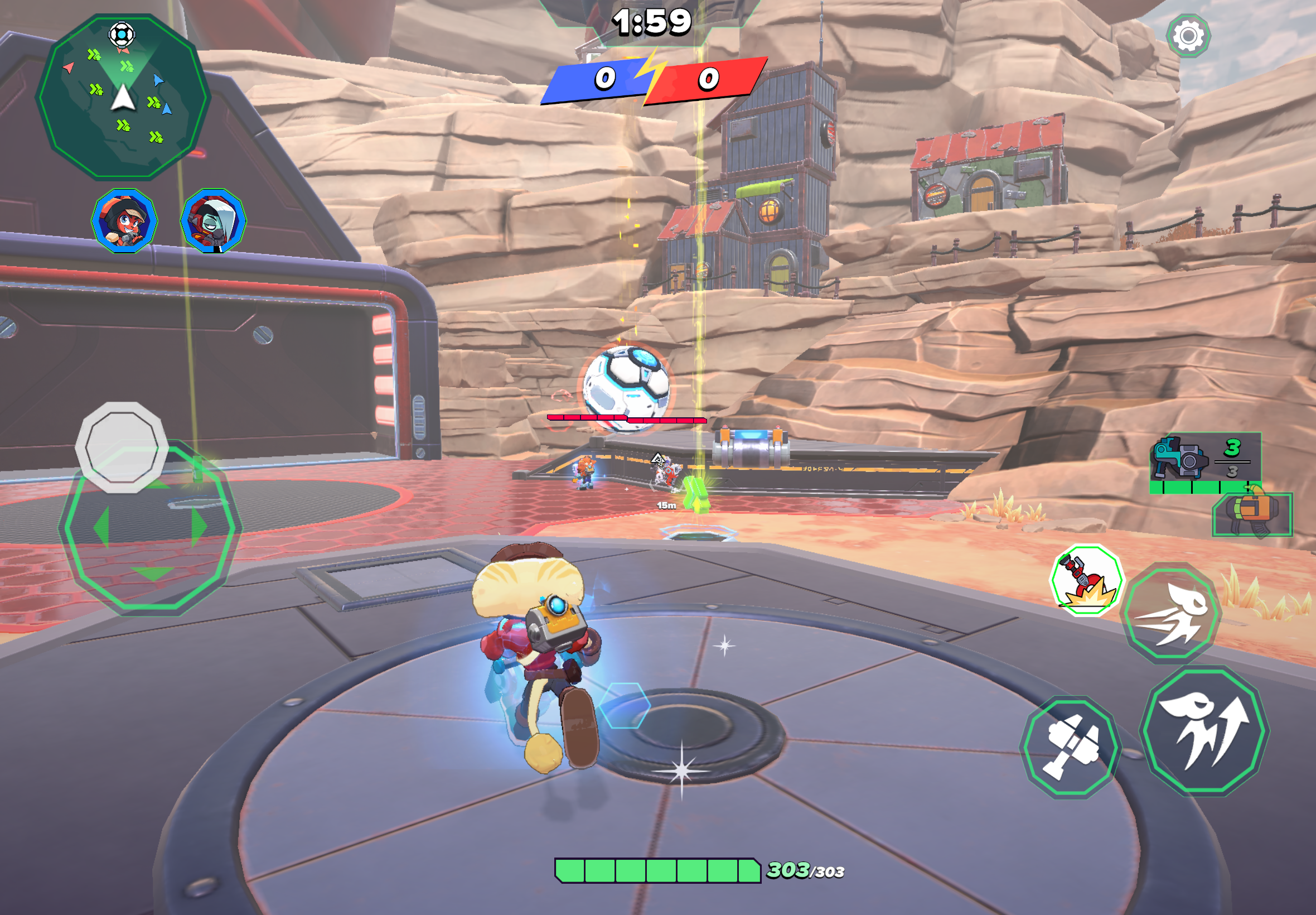The image size is (1316, 915).
Task: Tap the hammer melee attack button
Action: (x=1071, y=747)
